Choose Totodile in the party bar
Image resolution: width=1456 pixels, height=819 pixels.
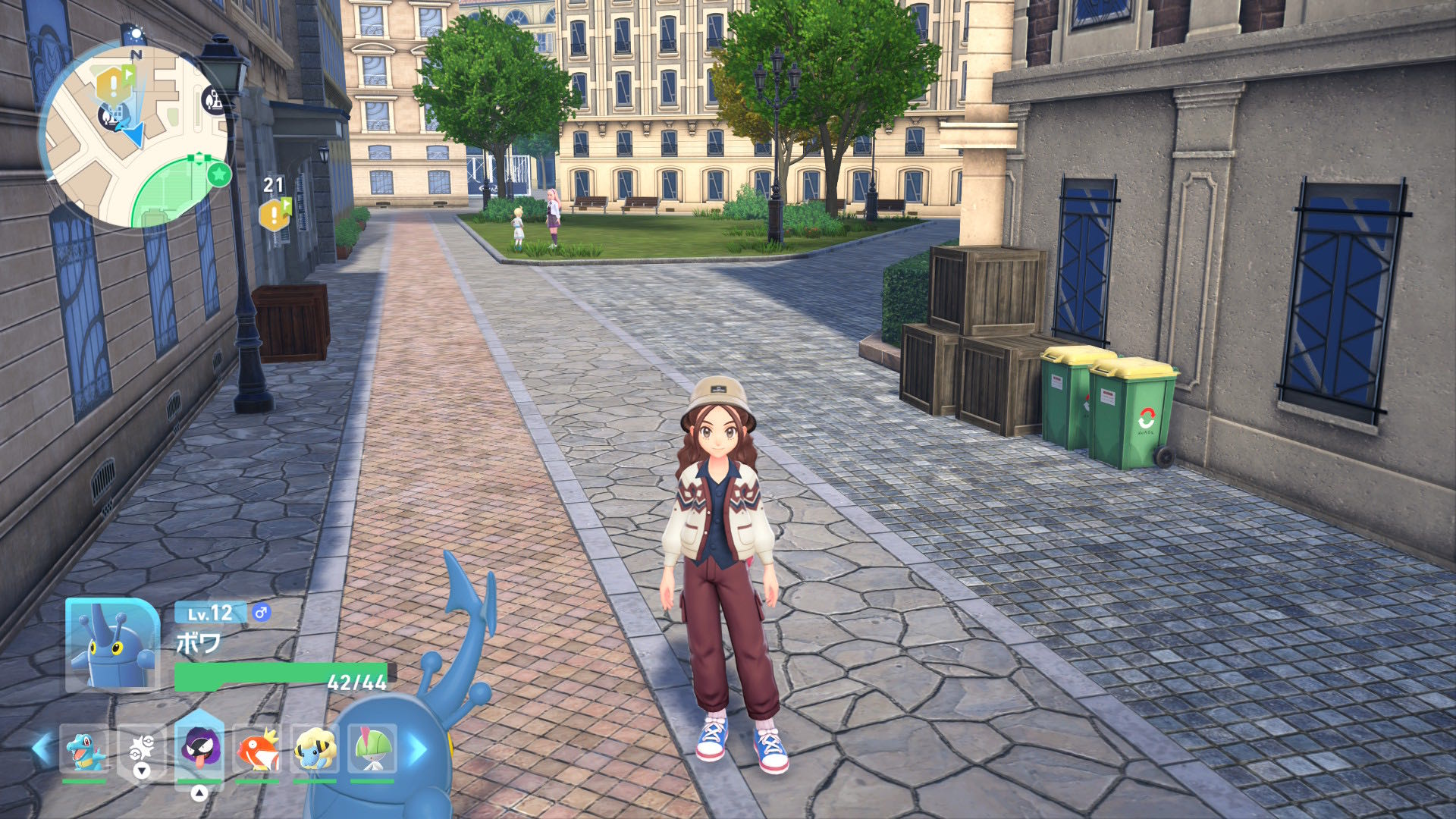[83, 749]
